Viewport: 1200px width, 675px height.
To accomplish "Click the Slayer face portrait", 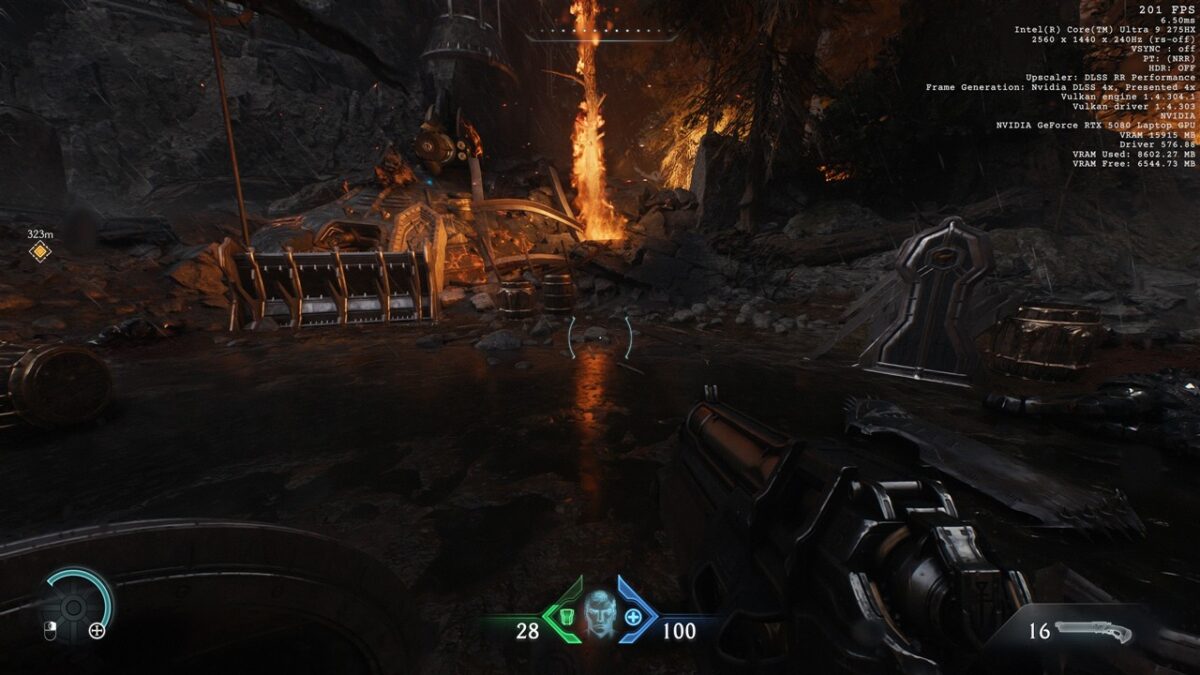I will point(598,615).
